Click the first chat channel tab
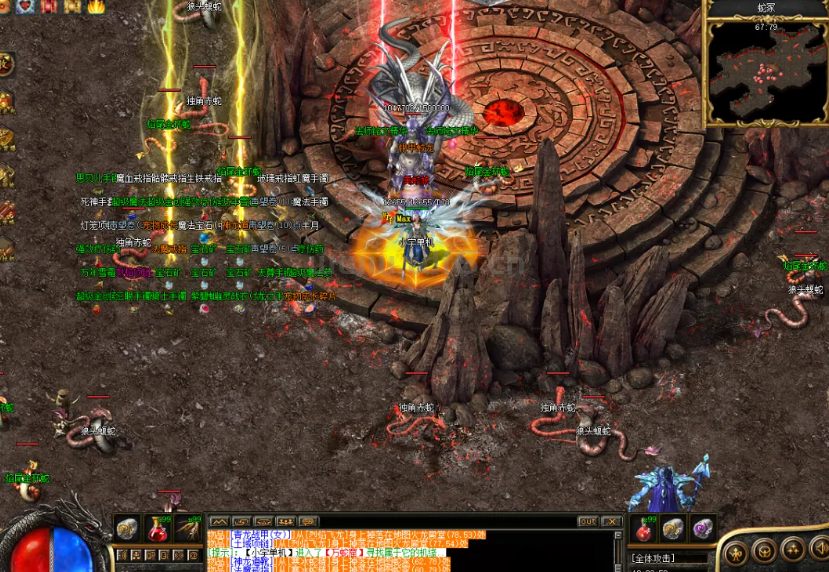829x572 pixels. [218, 521]
